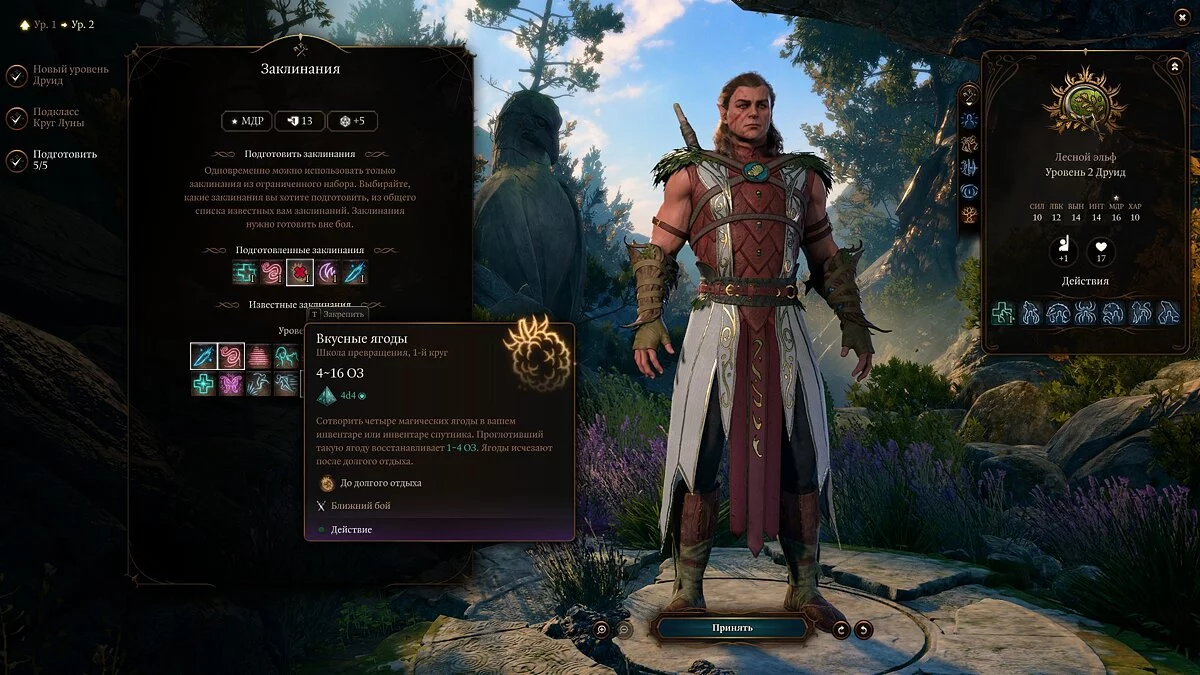Pick the prepared purple crescent spell

[327, 272]
